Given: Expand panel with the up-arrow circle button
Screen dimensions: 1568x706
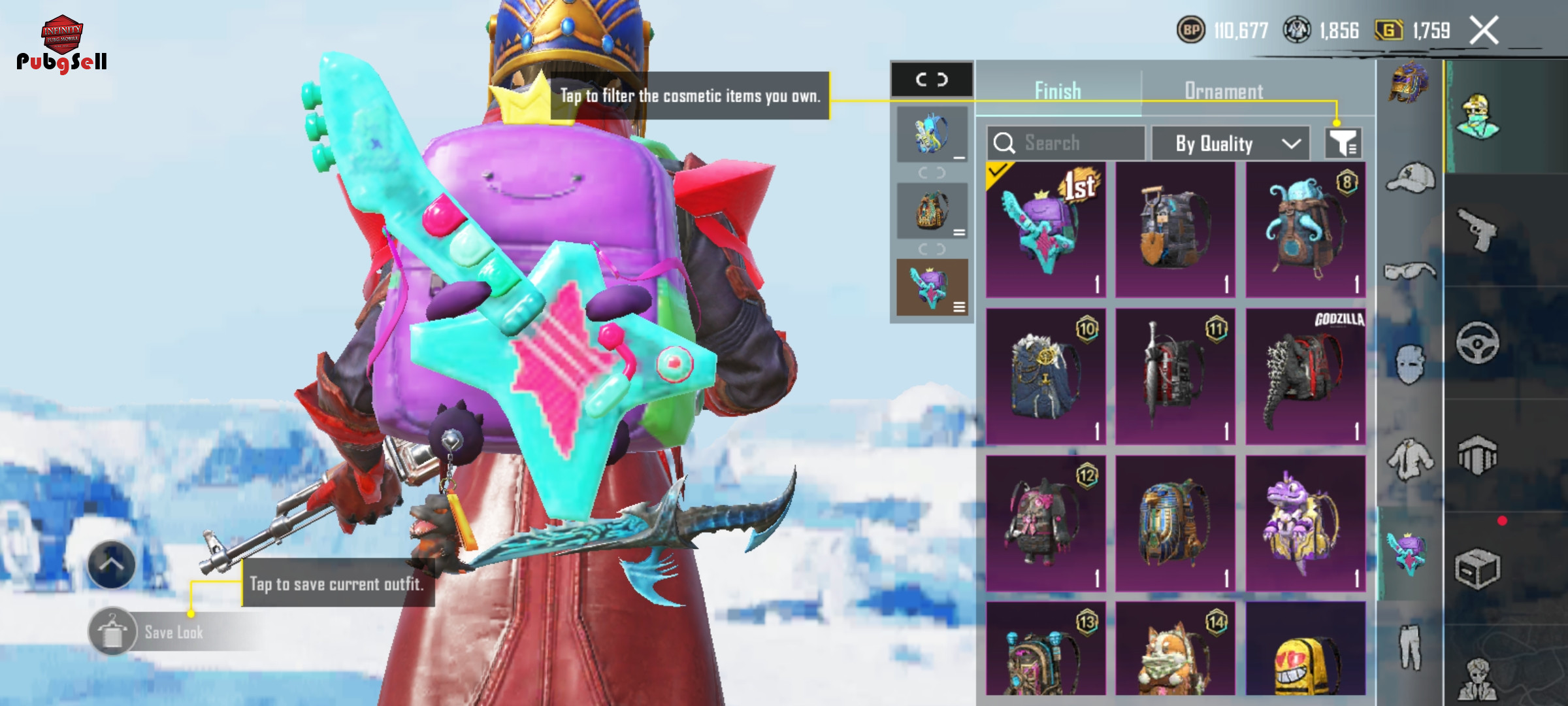Looking at the screenshot, I should click(111, 565).
